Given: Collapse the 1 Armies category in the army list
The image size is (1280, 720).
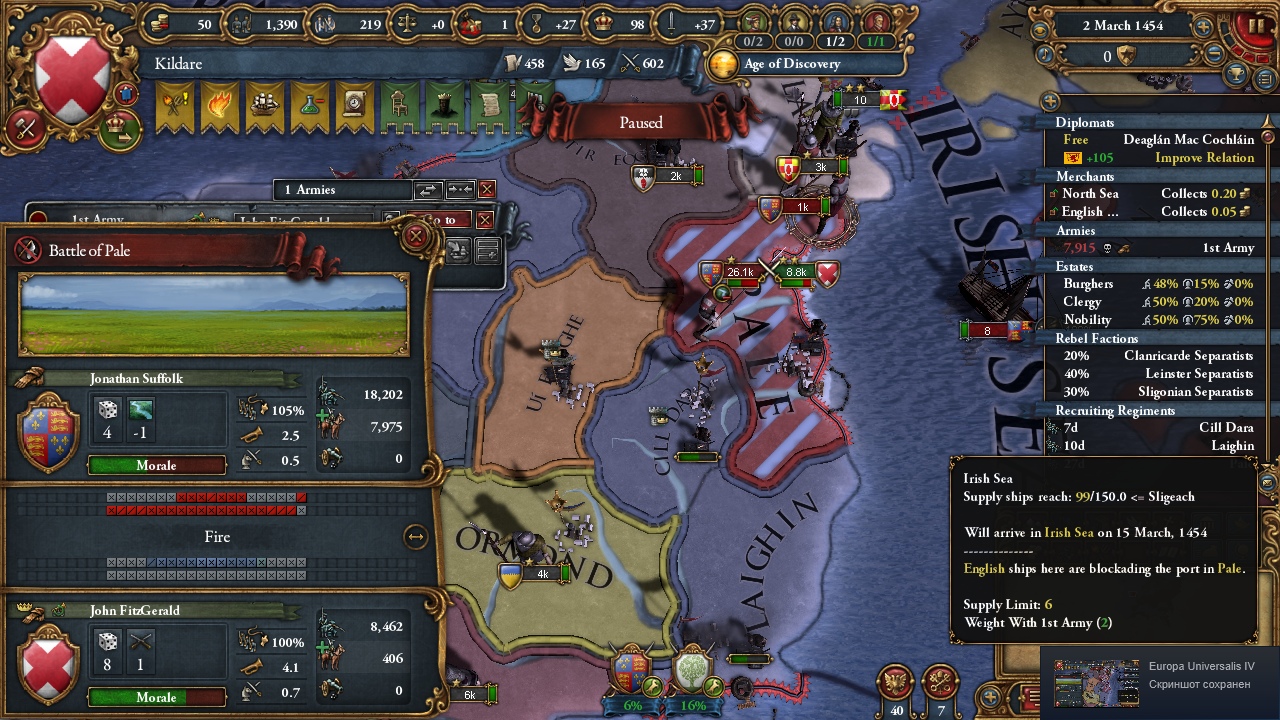Looking at the screenshot, I should click(341, 189).
